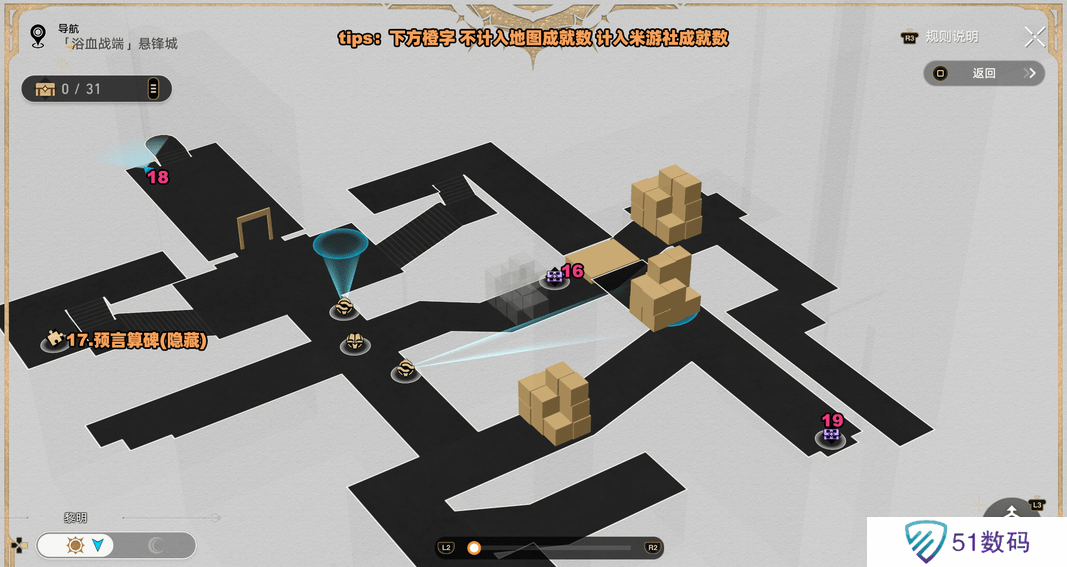The width and height of the screenshot is (1067, 567).
Task: Open the 导航 navigation location selector
Action: pos(38,37)
